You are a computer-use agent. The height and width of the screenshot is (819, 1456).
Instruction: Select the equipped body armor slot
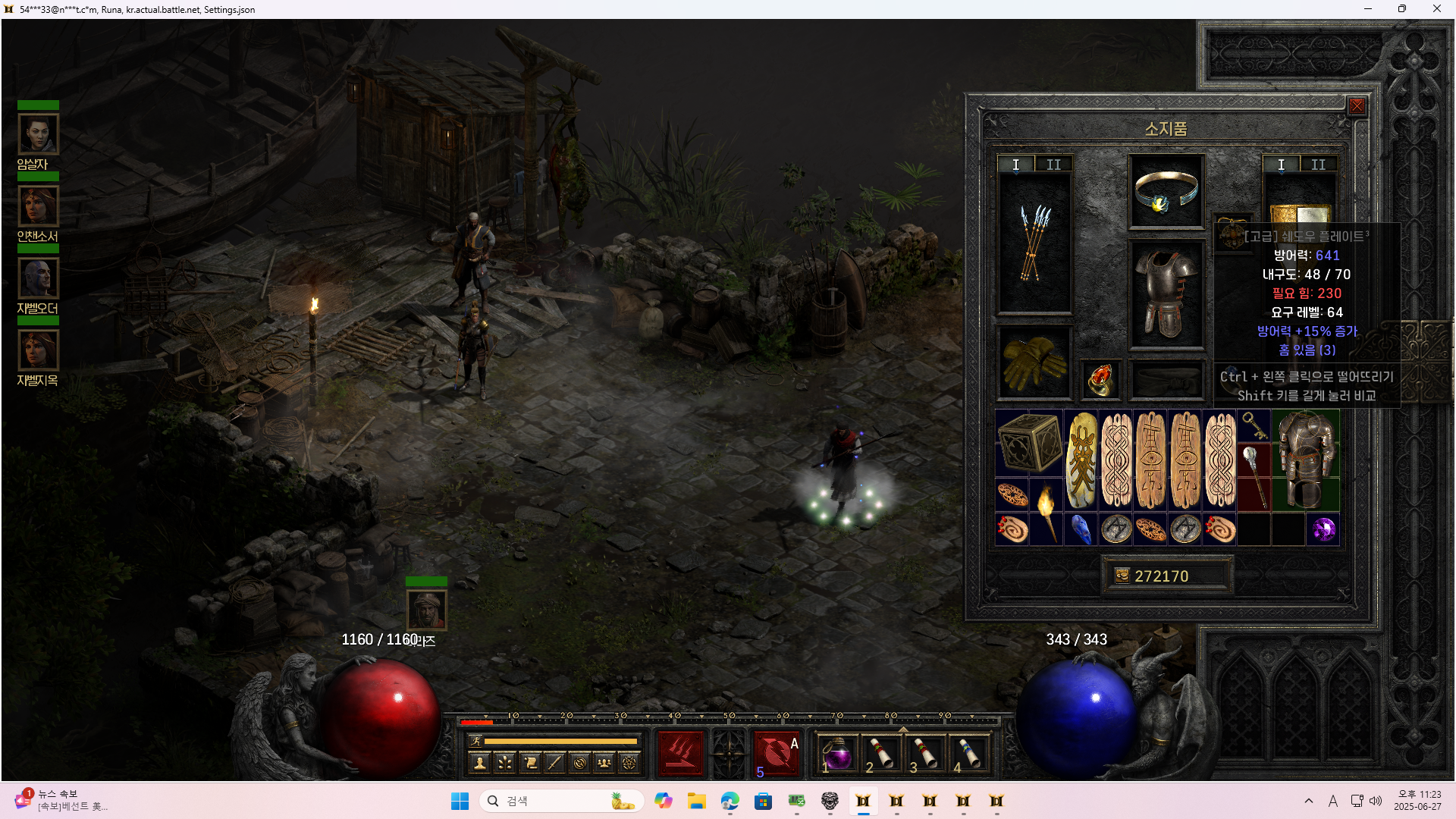tap(1166, 294)
